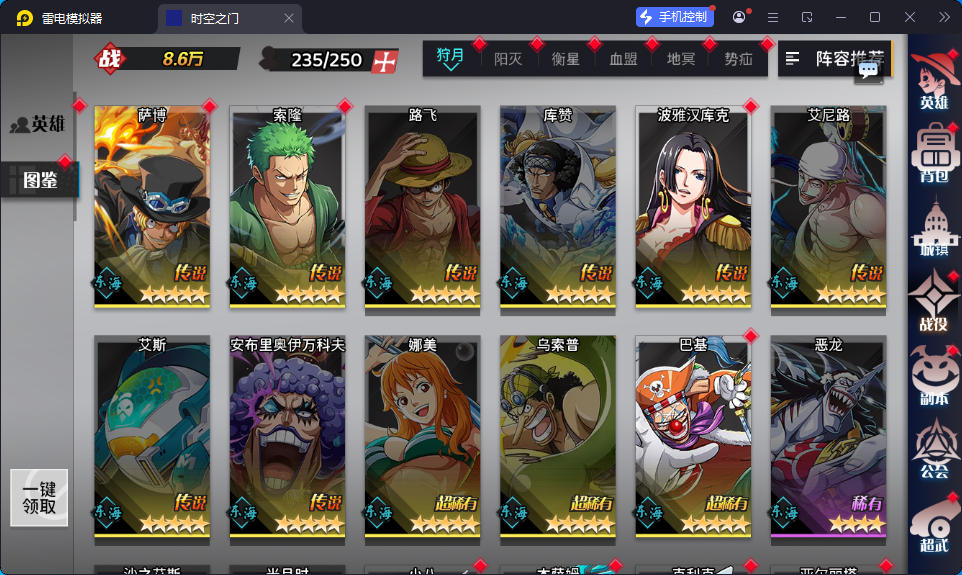The image size is (962, 575).
Task: Open the 背包 backpack from sidebar
Action: (x=934, y=155)
